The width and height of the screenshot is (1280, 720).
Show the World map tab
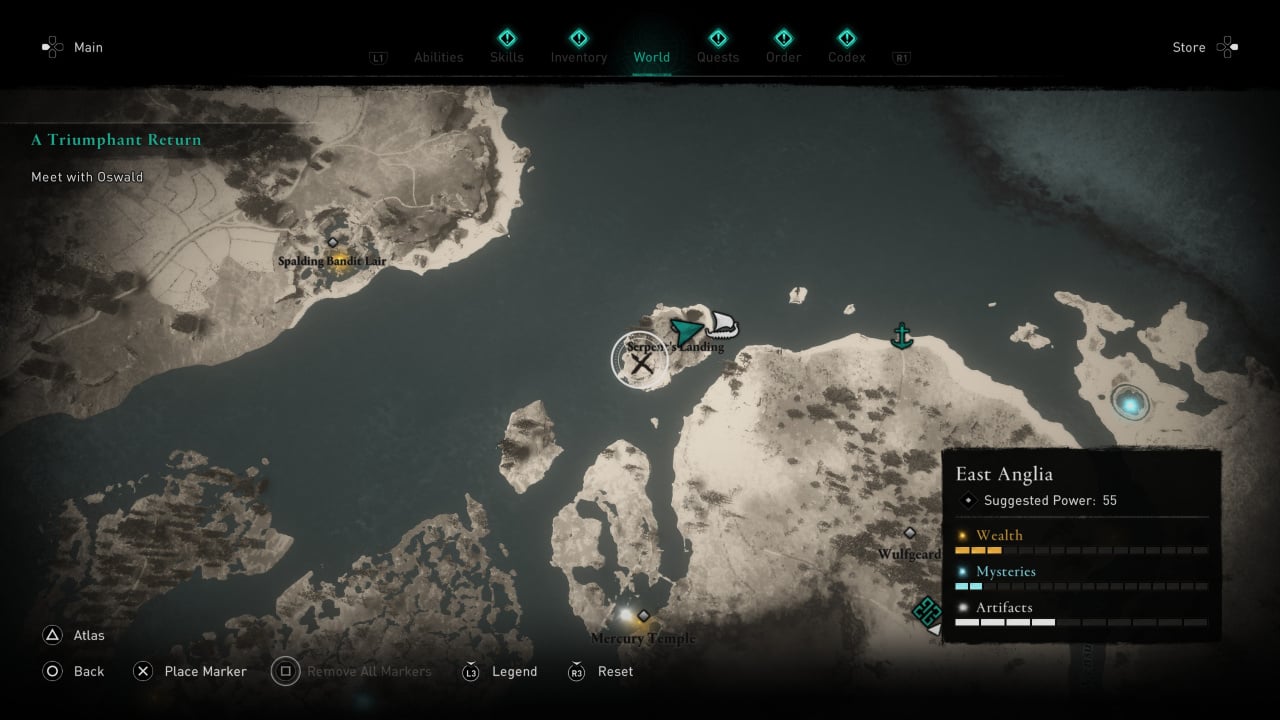[651, 57]
